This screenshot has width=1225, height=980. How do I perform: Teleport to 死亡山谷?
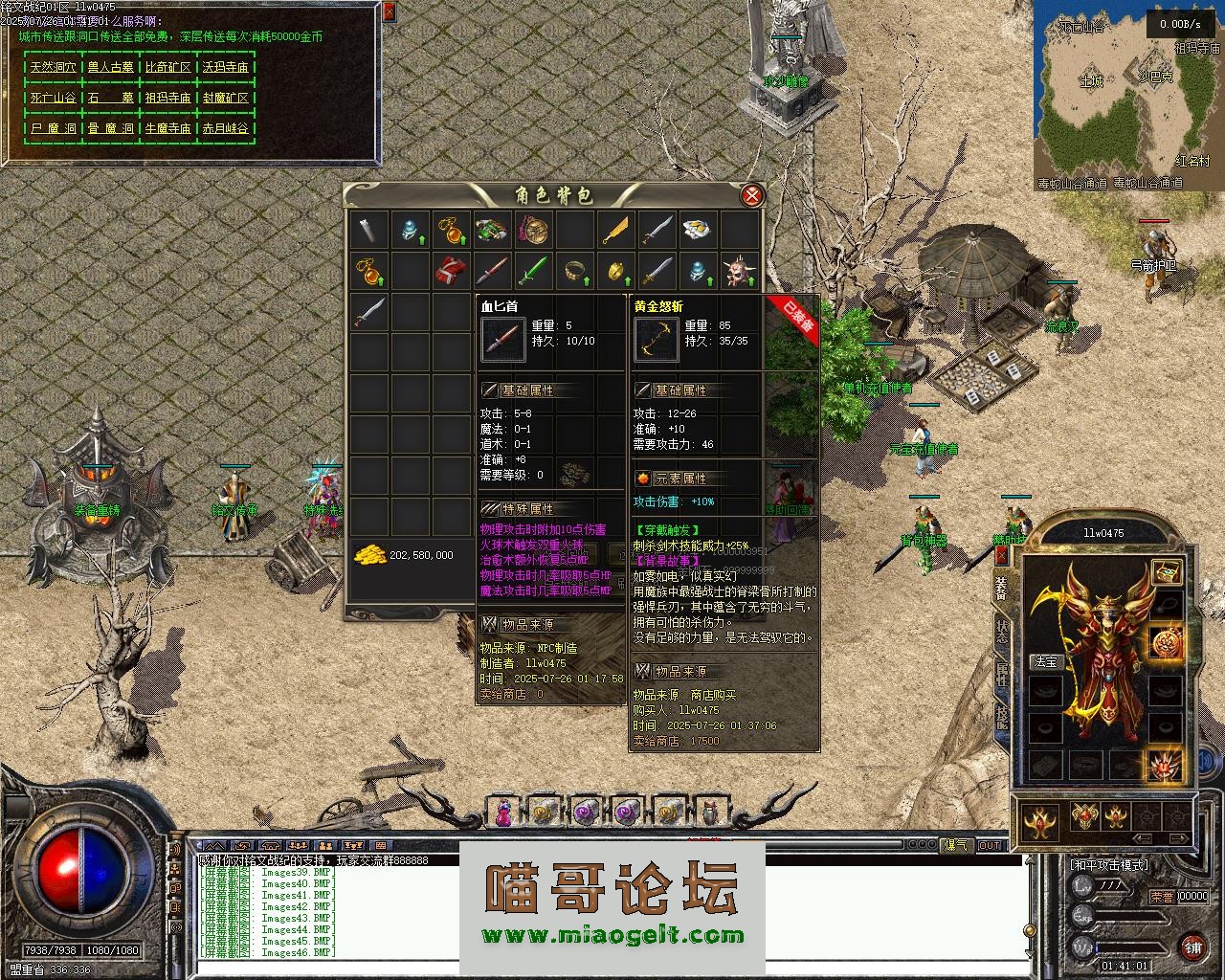[53, 98]
